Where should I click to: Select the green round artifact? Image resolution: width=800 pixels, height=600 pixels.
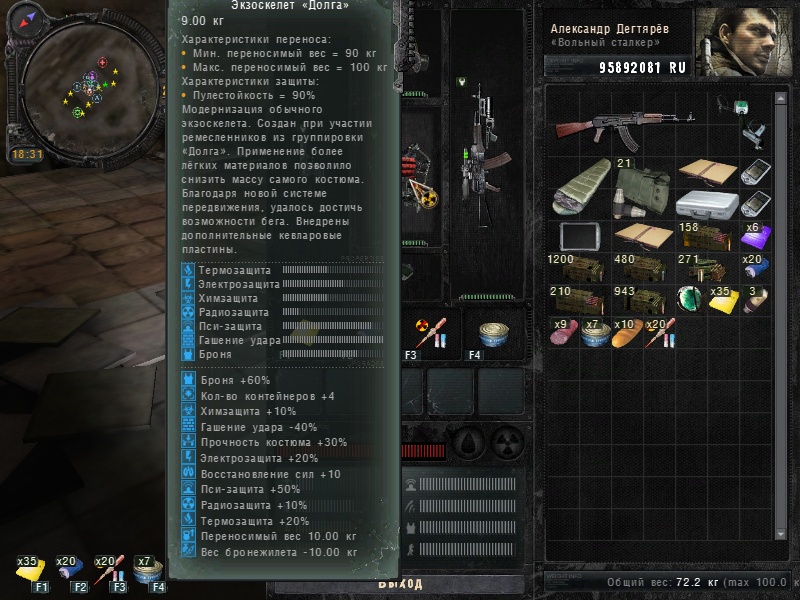[x=687, y=300]
